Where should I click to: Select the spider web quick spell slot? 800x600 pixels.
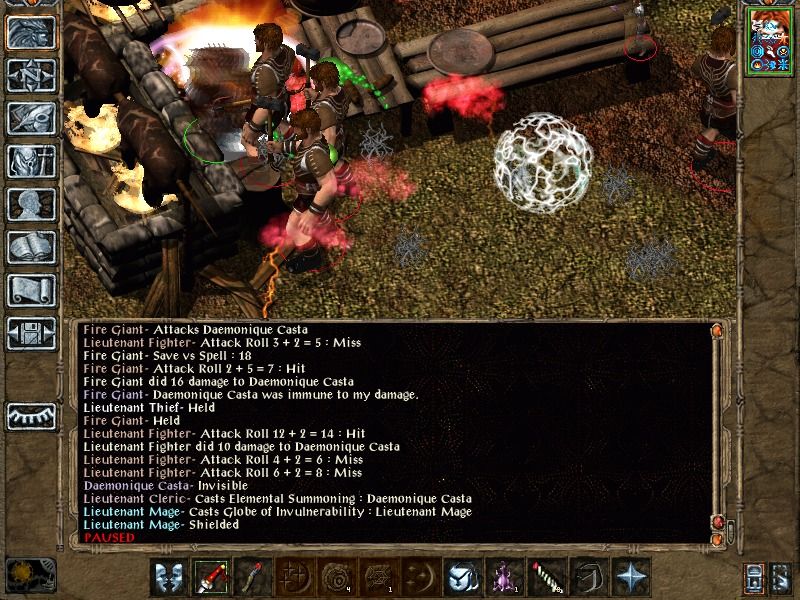(376, 577)
